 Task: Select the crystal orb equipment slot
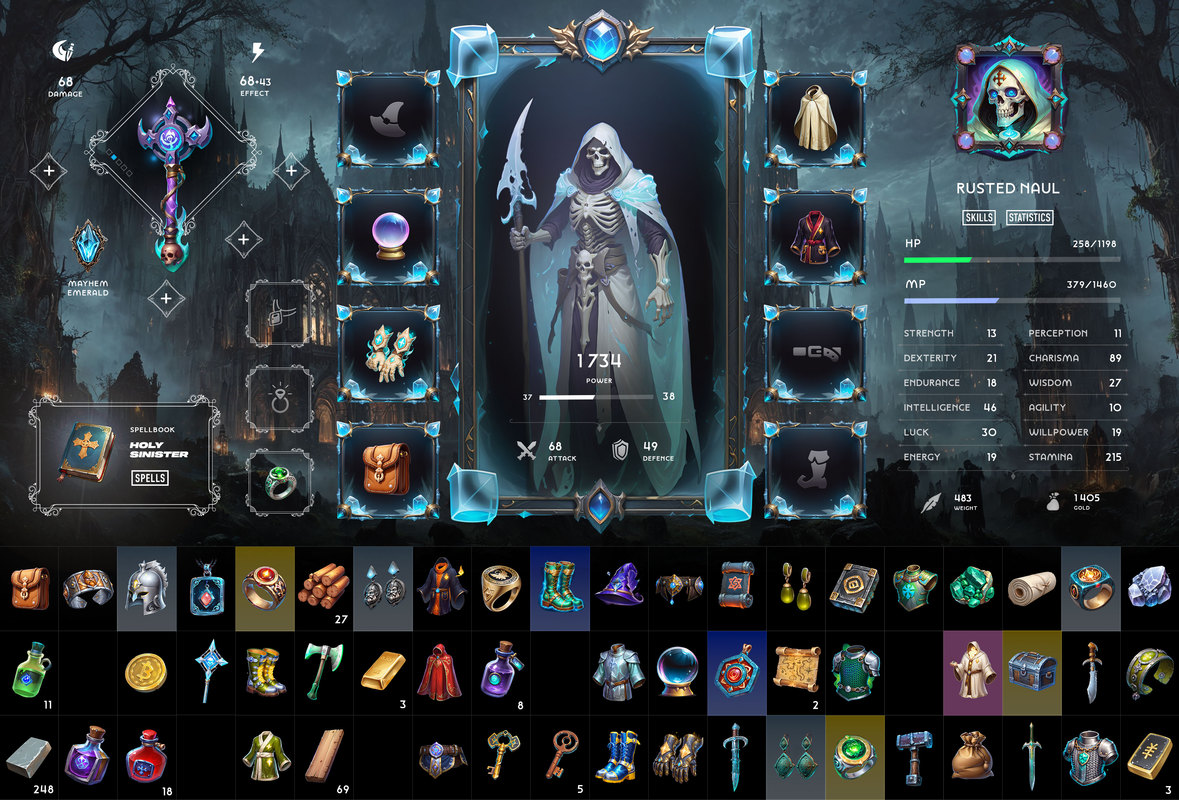click(390, 236)
